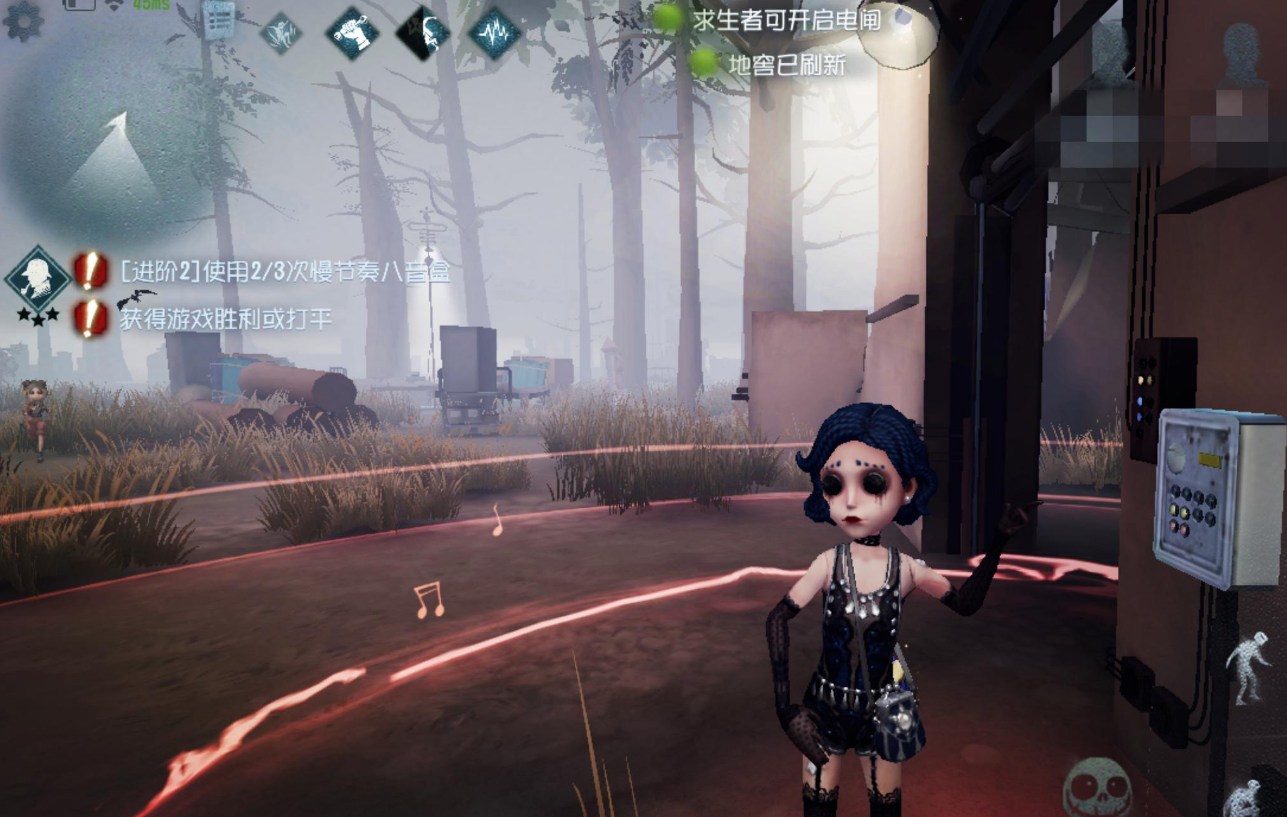Toggle the walking figure stance button
Viewport: 1287px width, 817px height.
(1246, 669)
